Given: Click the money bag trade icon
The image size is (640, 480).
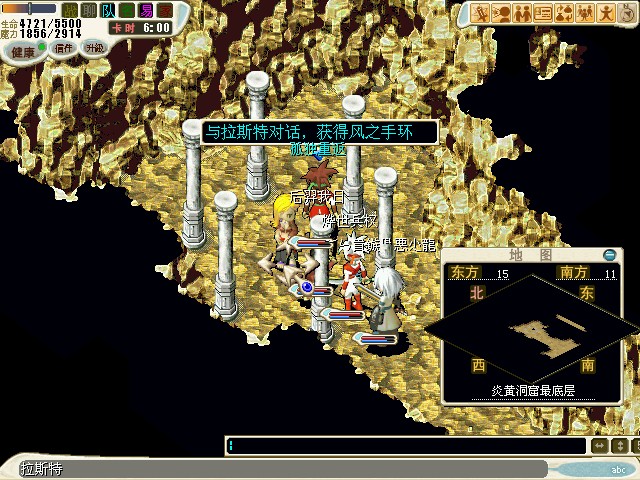Looking at the screenshot, I should pos(564,13).
